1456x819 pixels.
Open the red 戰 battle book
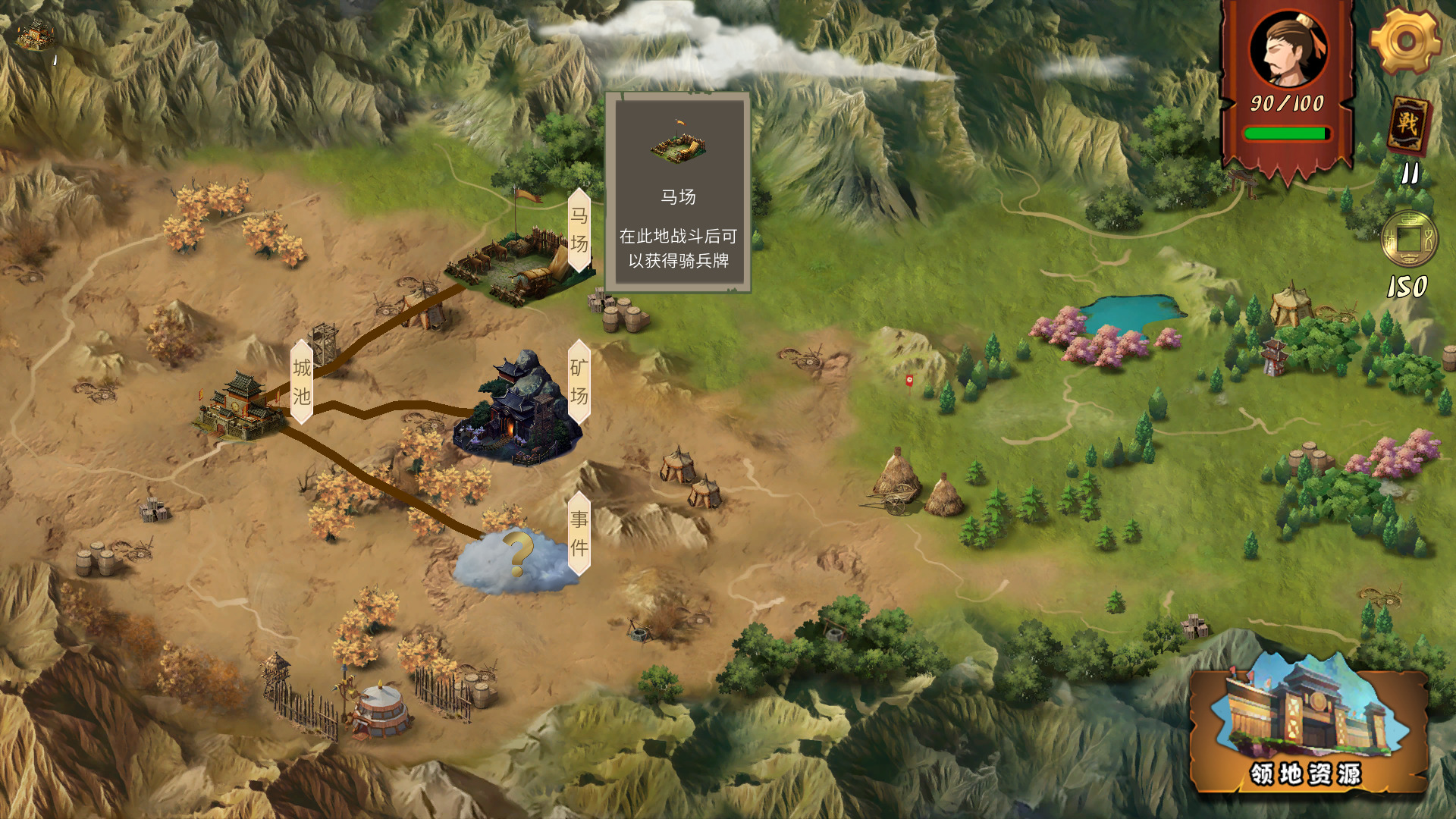tap(1408, 125)
